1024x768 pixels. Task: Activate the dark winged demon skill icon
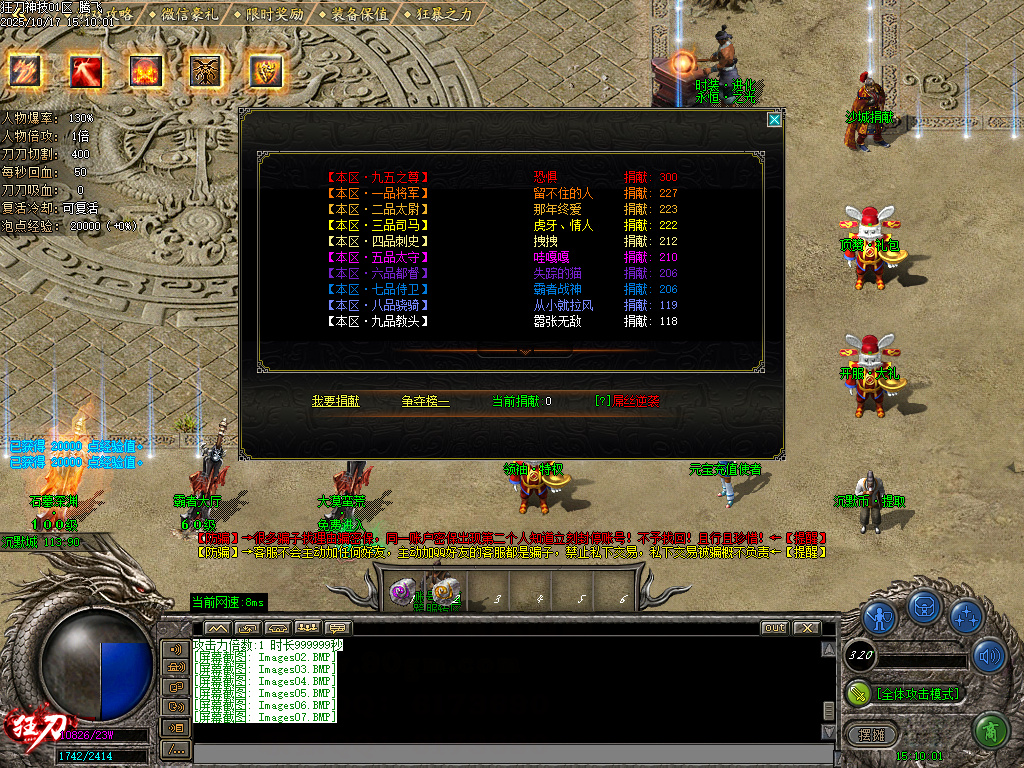point(206,71)
